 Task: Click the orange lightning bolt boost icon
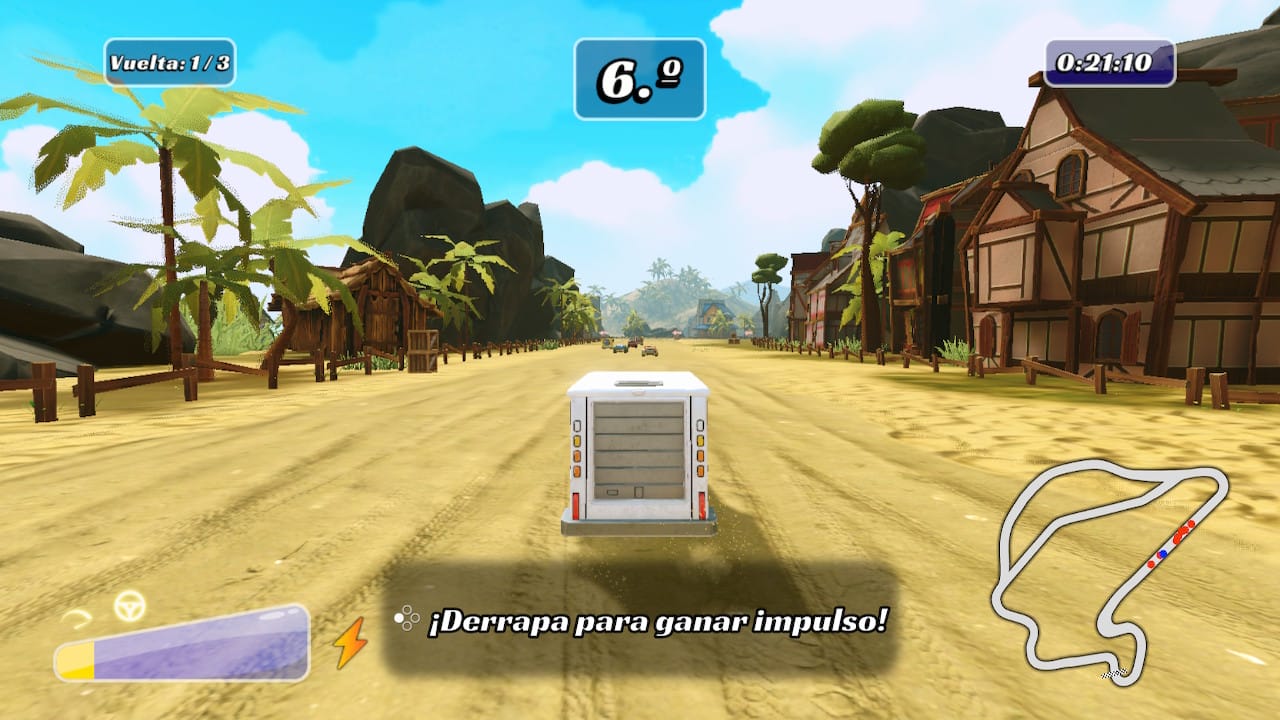click(x=351, y=642)
